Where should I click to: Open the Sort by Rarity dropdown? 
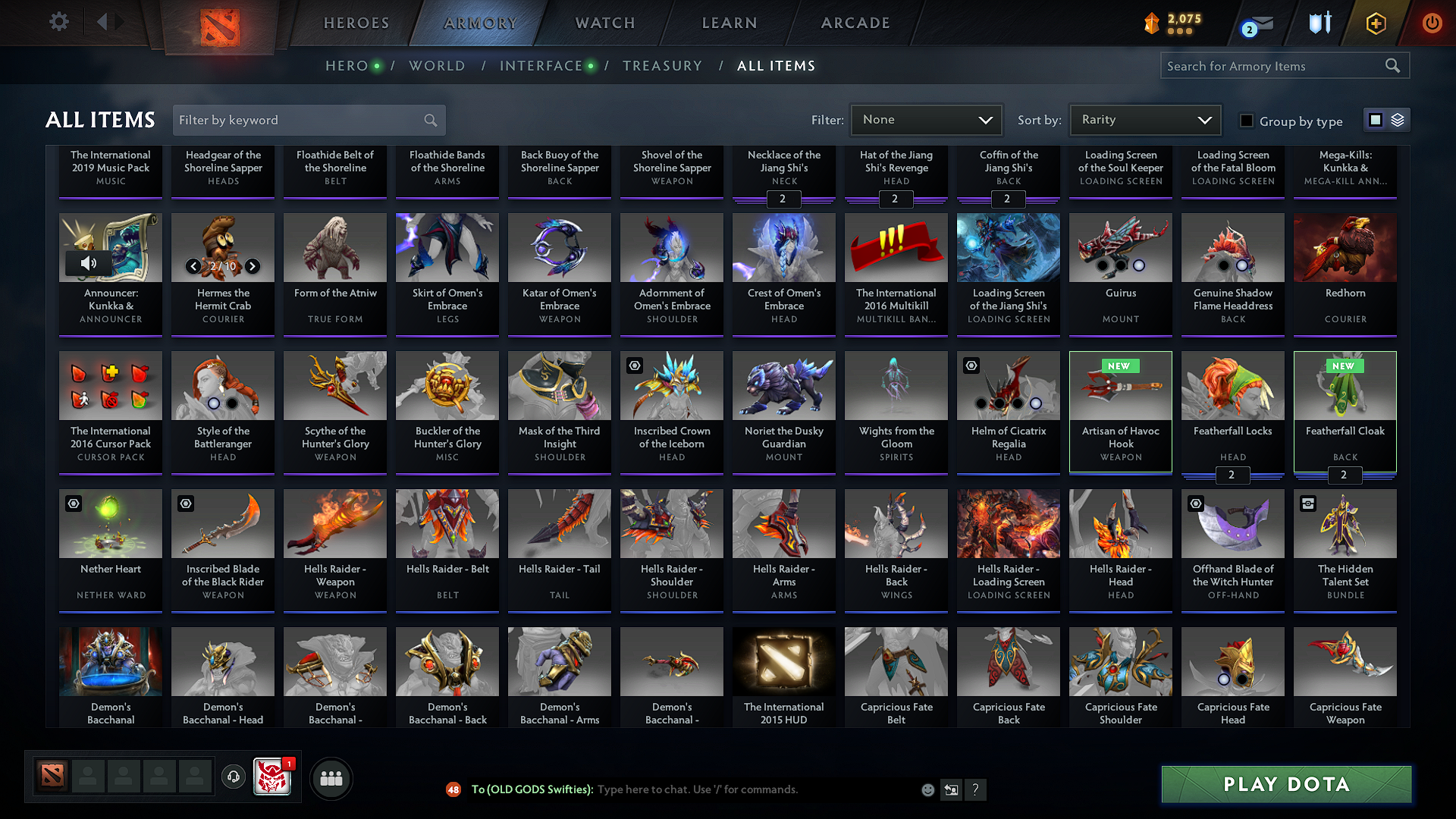(x=1144, y=119)
